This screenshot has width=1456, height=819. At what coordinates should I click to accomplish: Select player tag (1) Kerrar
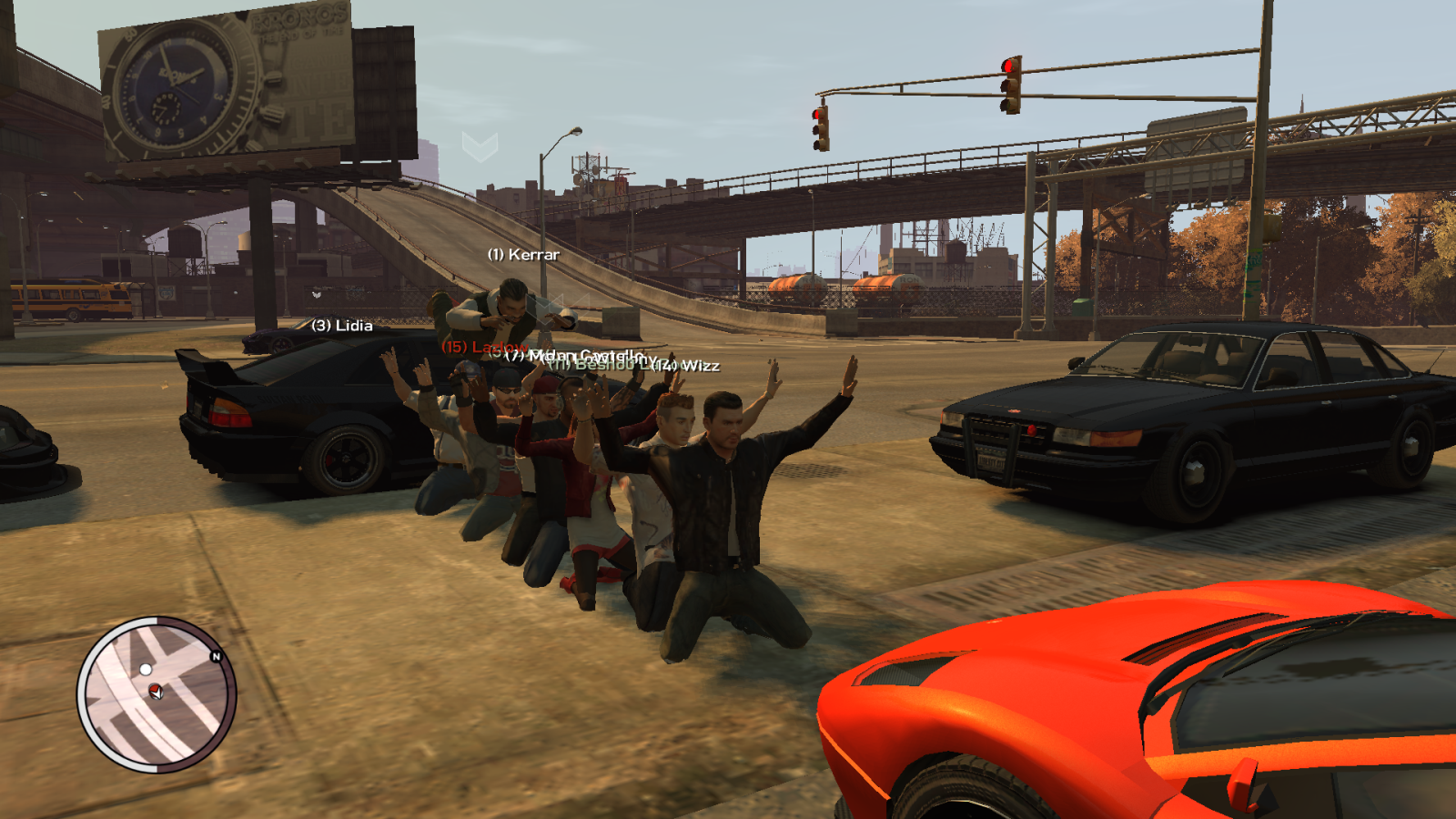point(524,256)
